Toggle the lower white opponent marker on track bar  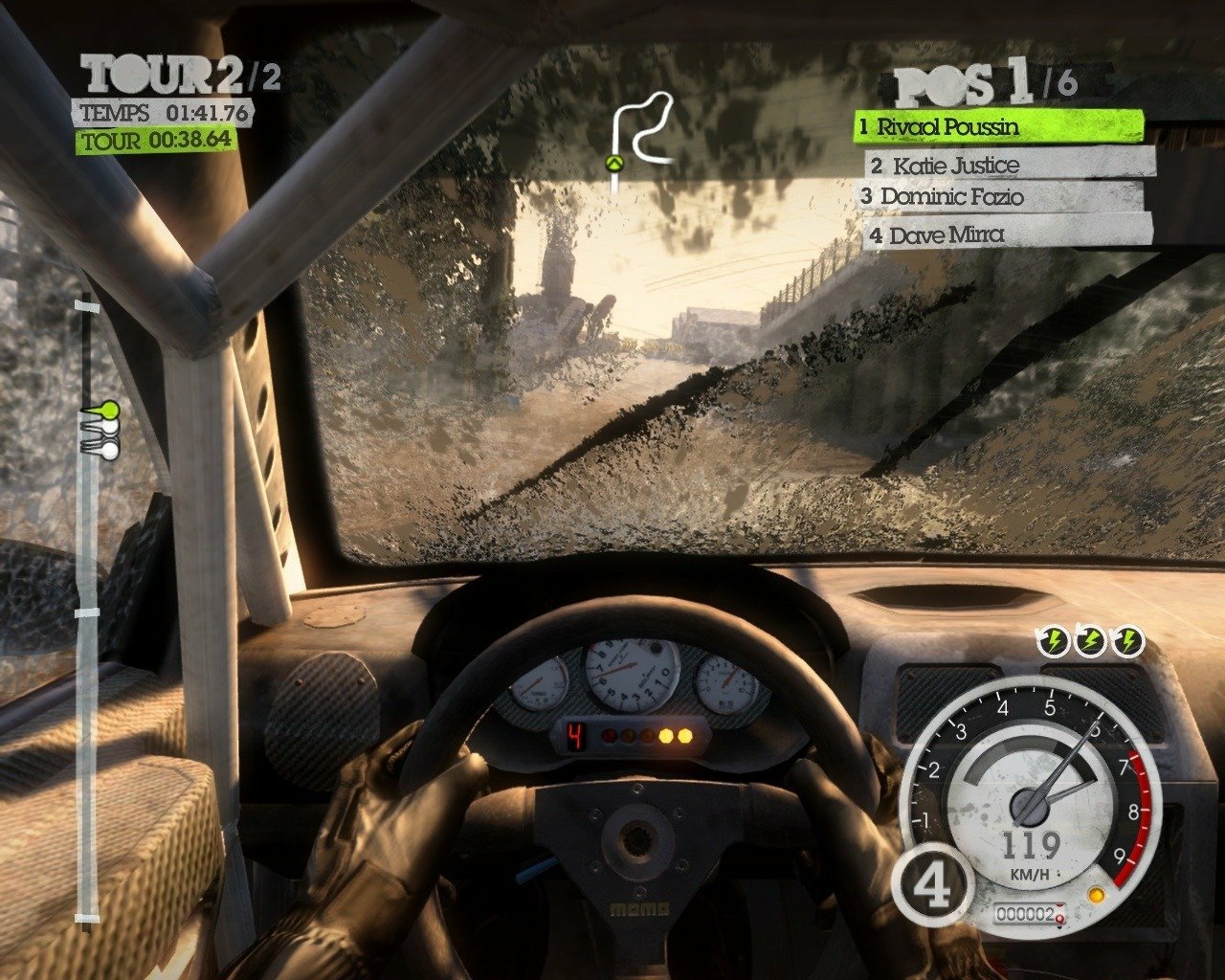point(112,450)
